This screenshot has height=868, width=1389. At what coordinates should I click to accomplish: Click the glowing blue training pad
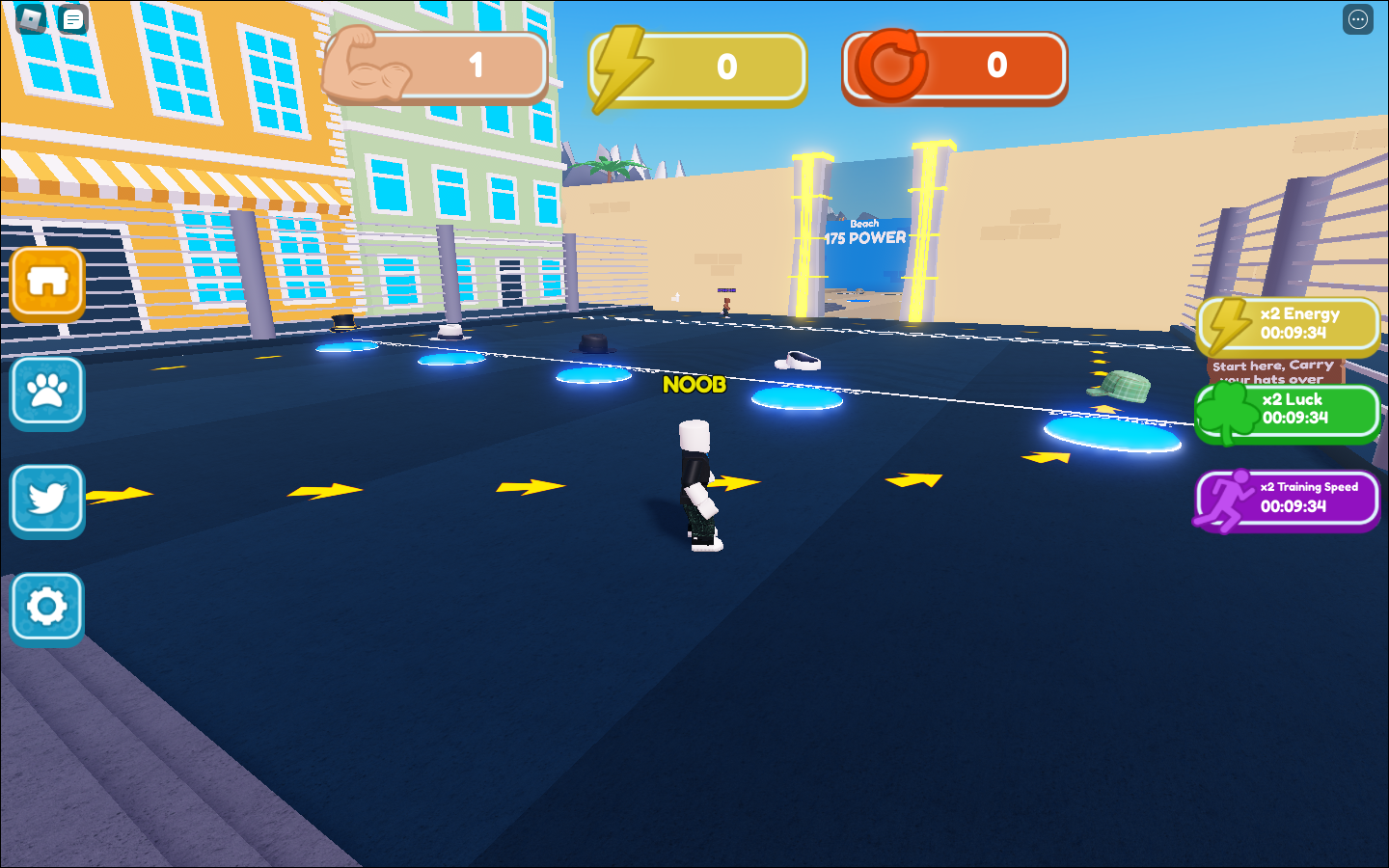pos(795,397)
